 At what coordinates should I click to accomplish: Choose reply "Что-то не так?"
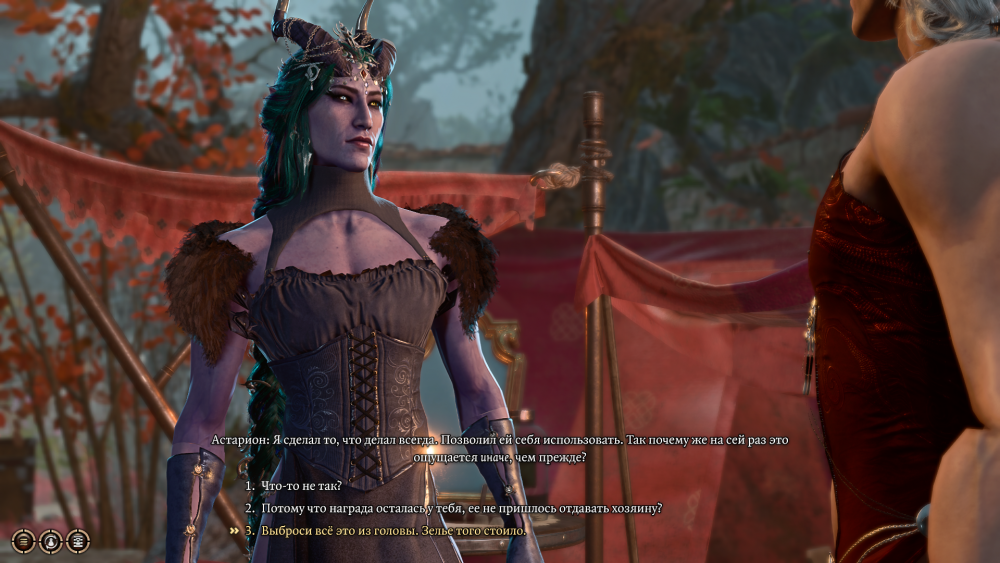301,486
